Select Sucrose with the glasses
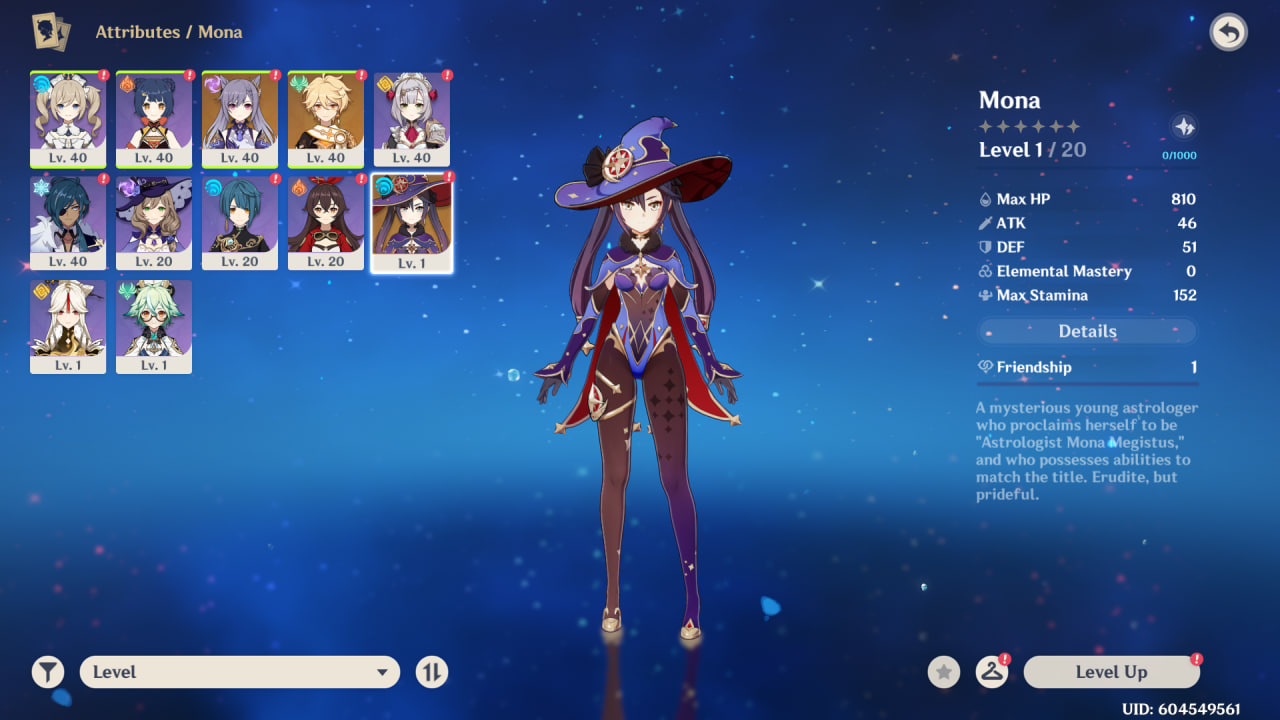1280x720 pixels. click(154, 326)
